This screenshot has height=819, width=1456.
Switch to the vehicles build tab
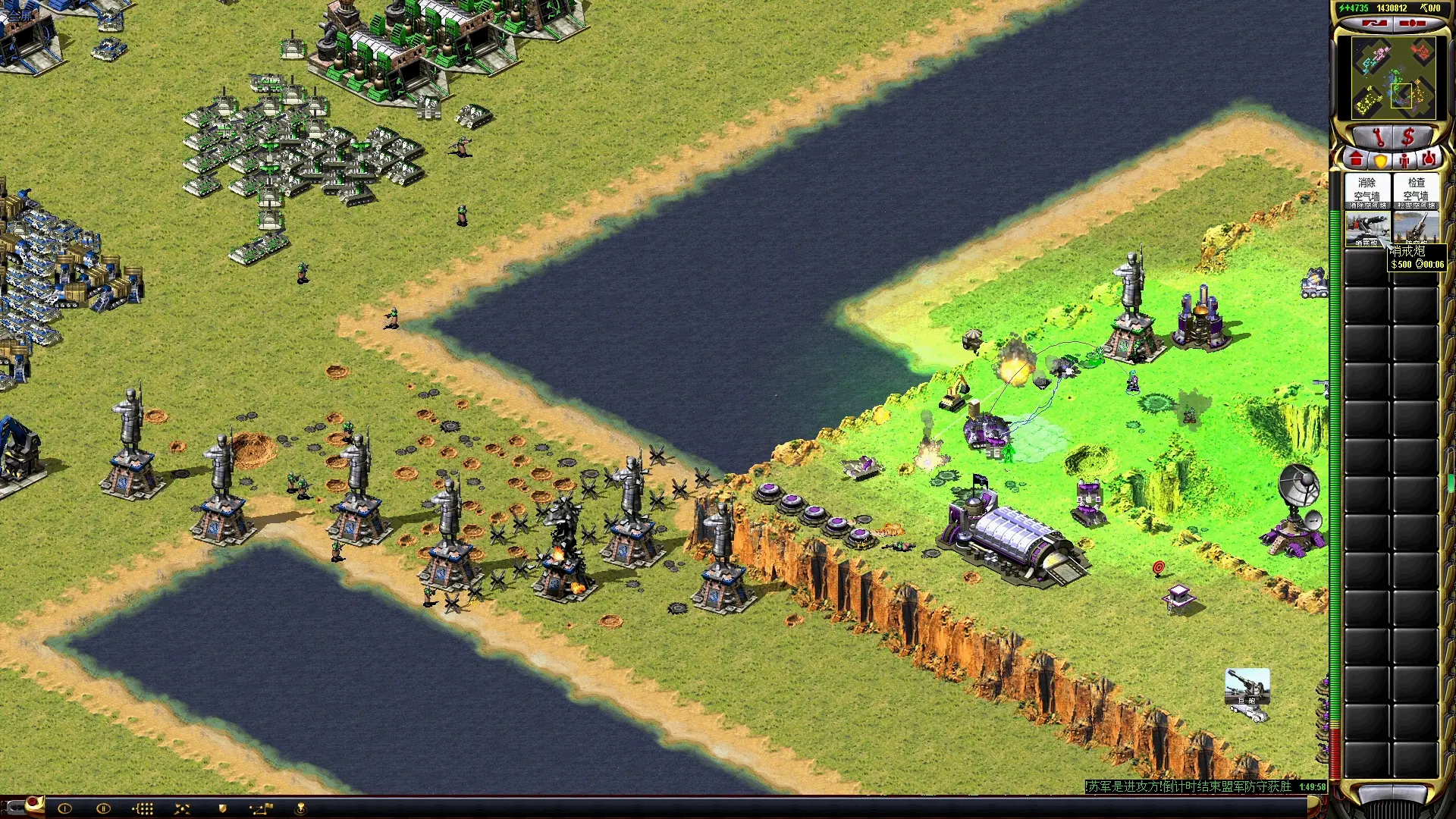point(1429,160)
